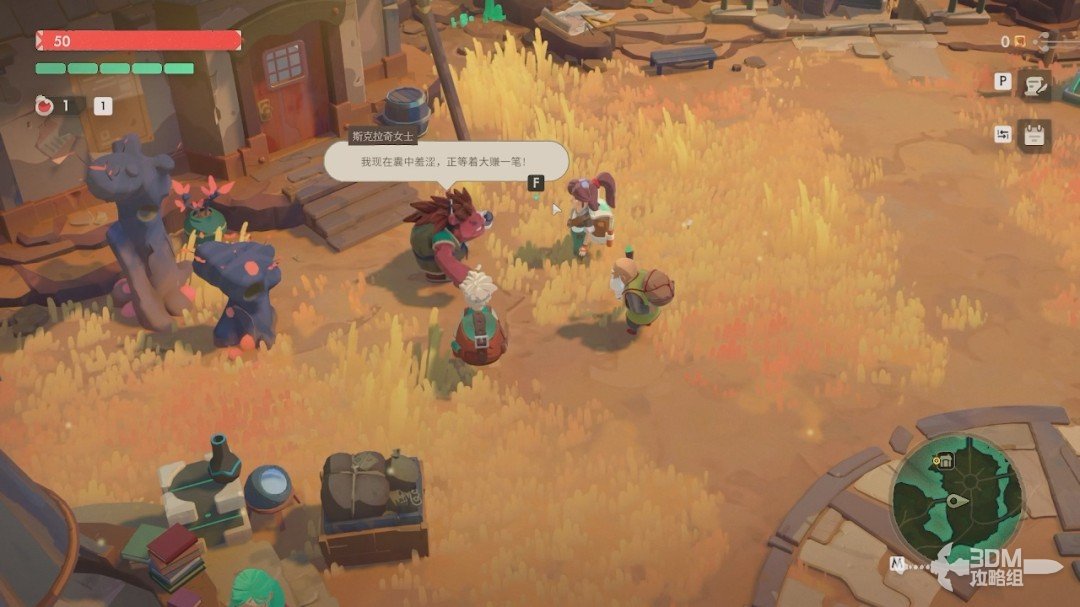1080x607 pixels.
Task: Advance the NPC's speech bubble dialogue
Action: coord(445,161)
